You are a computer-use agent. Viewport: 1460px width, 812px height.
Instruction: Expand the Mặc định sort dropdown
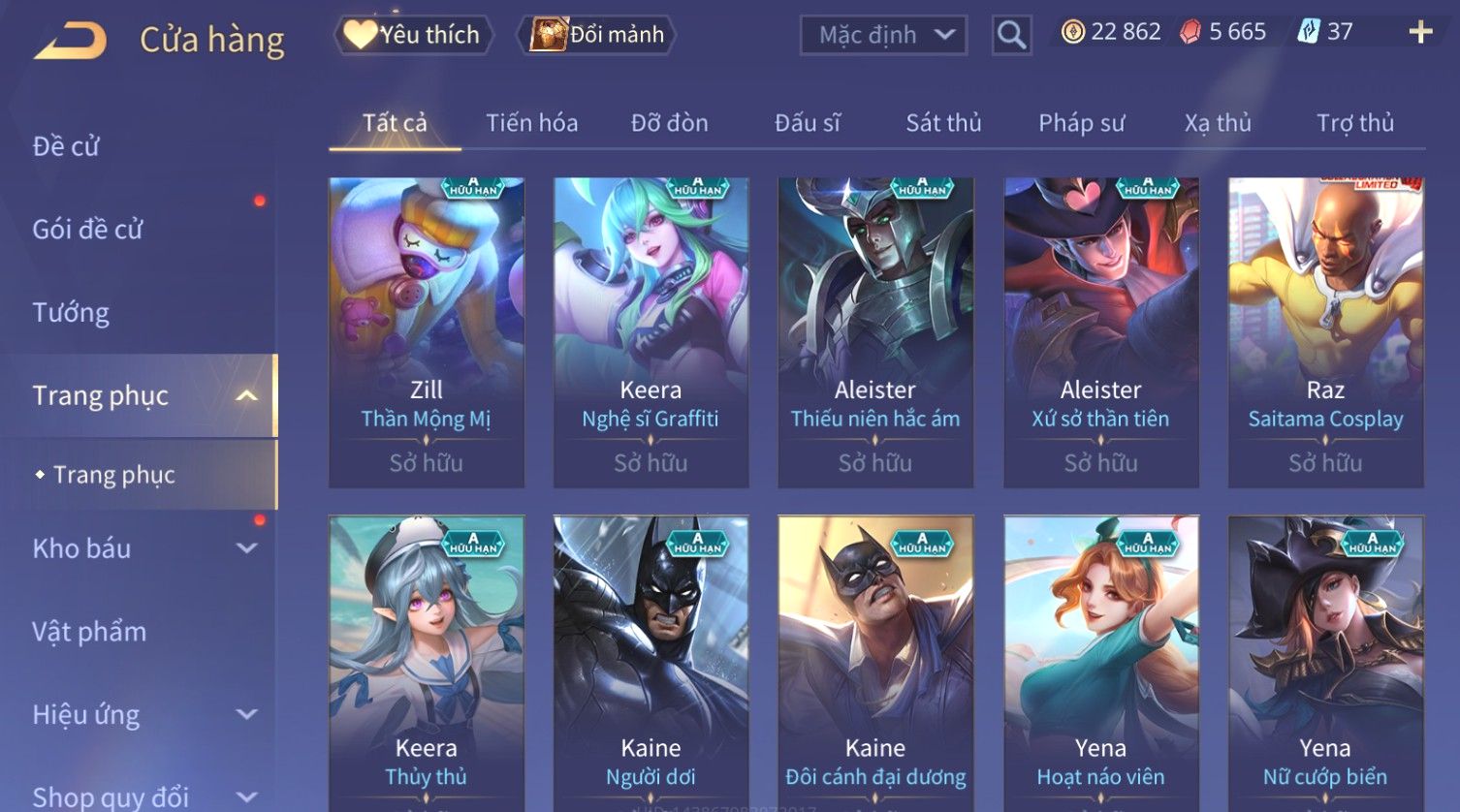pyautogui.click(x=883, y=35)
